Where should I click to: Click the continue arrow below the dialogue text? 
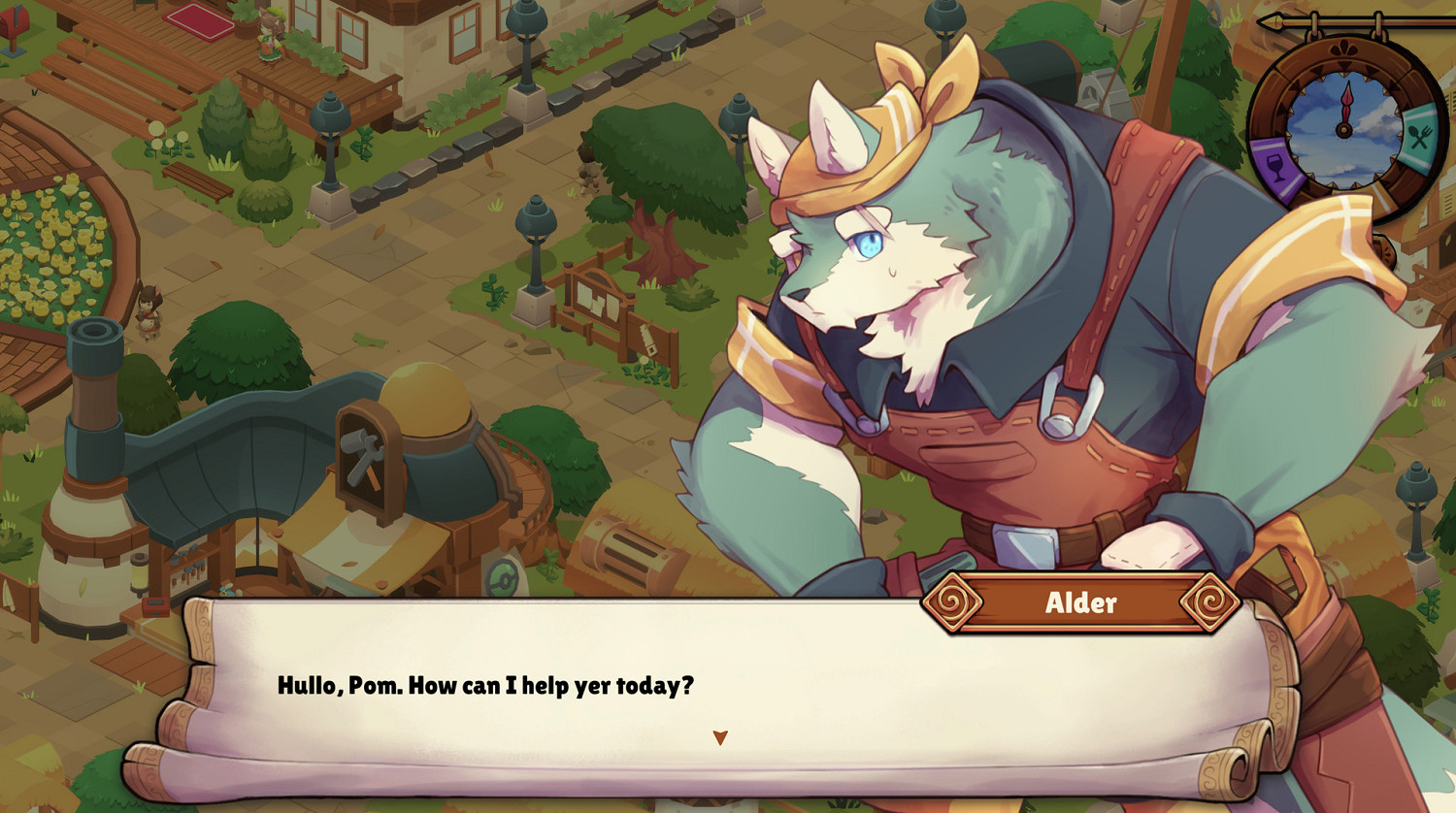point(721,737)
